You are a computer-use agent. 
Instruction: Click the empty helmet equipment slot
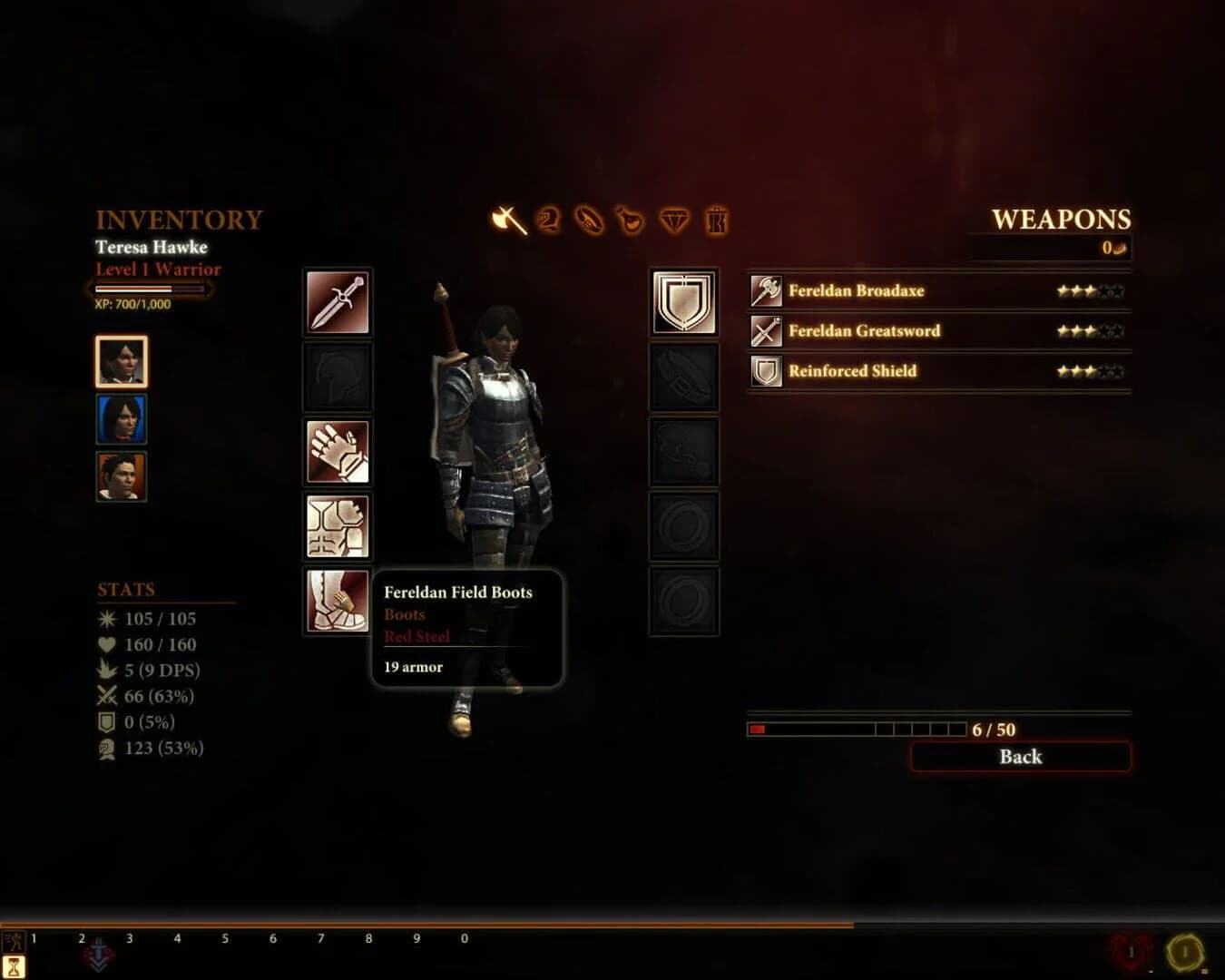click(x=337, y=377)
